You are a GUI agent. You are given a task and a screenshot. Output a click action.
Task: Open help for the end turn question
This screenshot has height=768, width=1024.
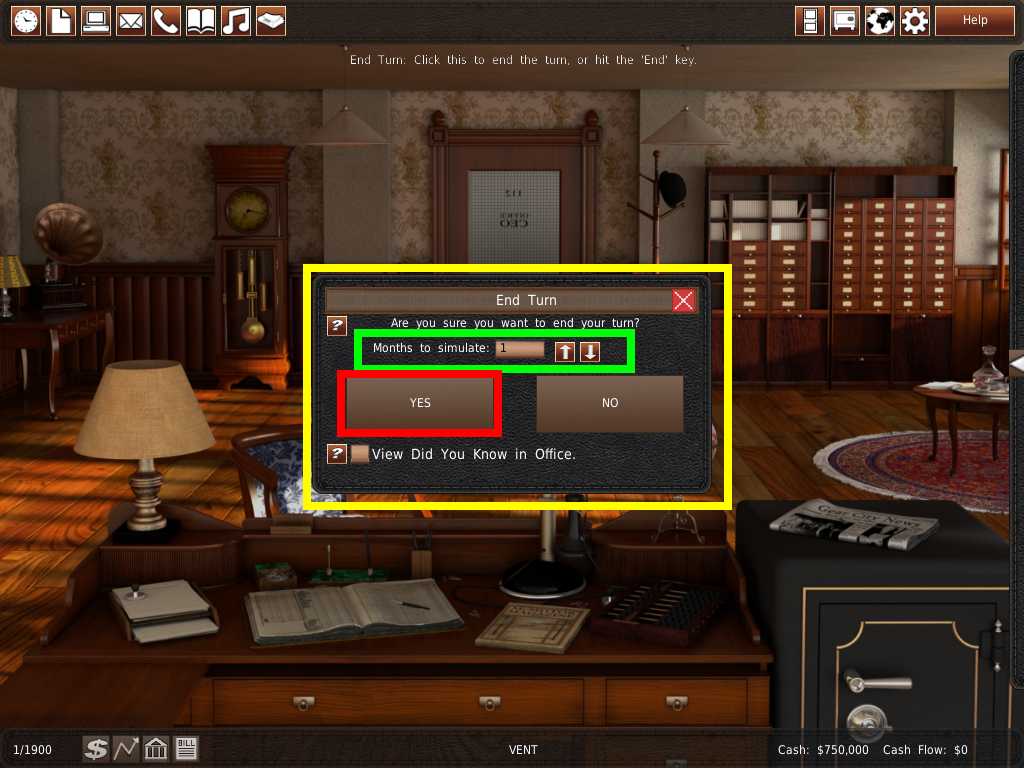337,326
